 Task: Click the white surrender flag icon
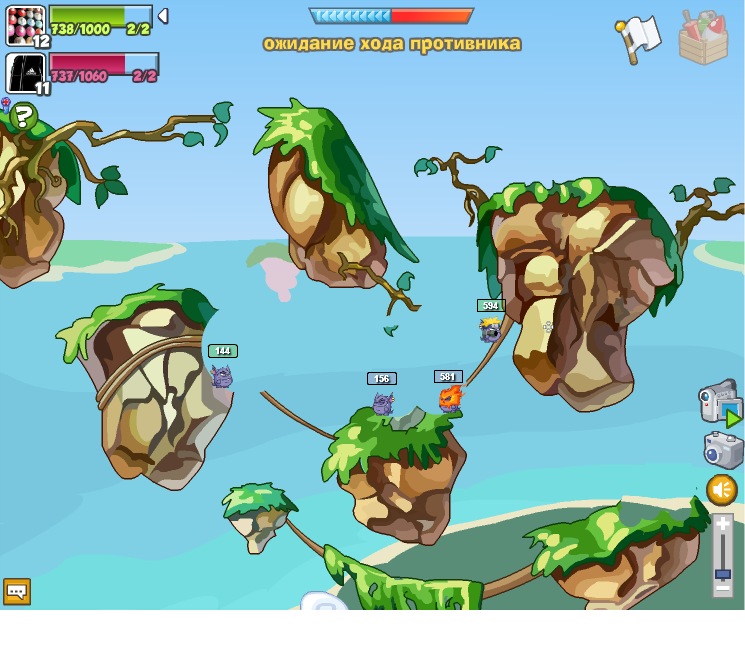tap(638, 38)
